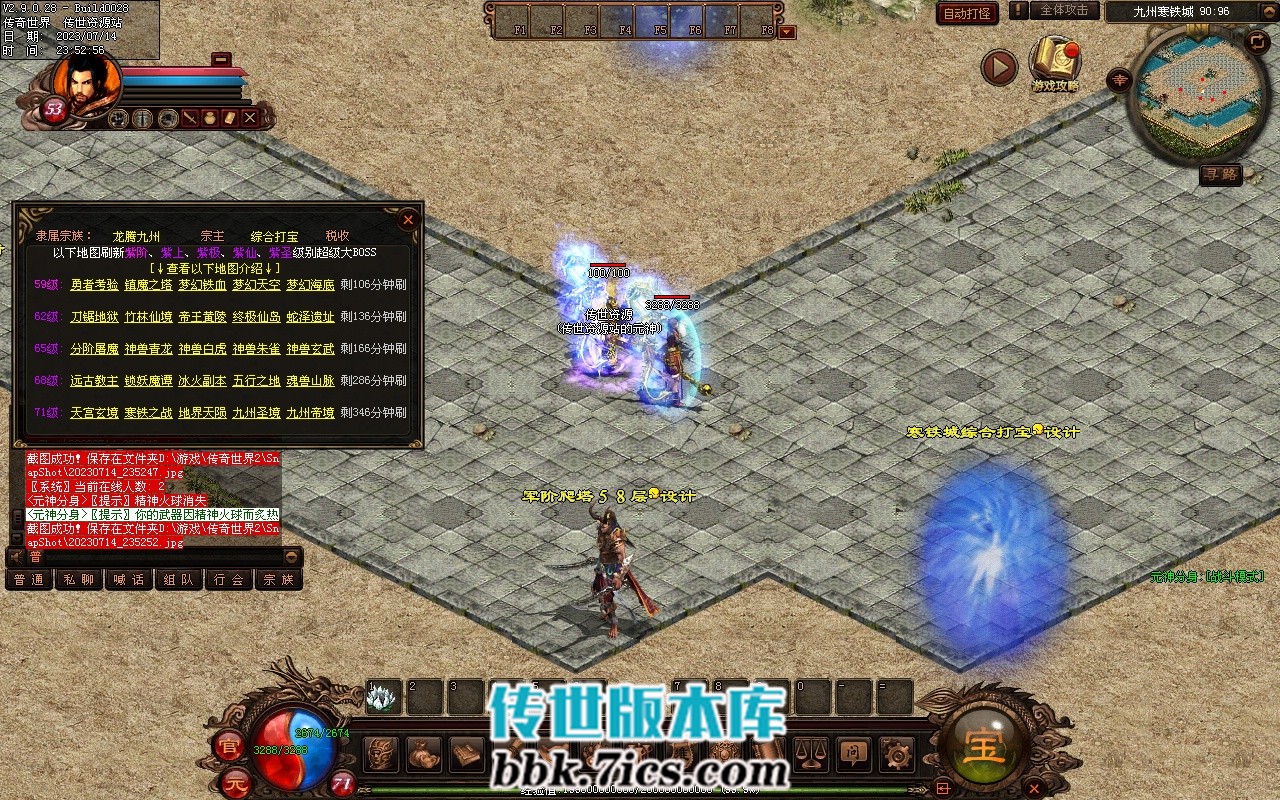Screen dimensions: 1280x800
Task: Open the 勇者考验 map link
Action: pos(94,285)
